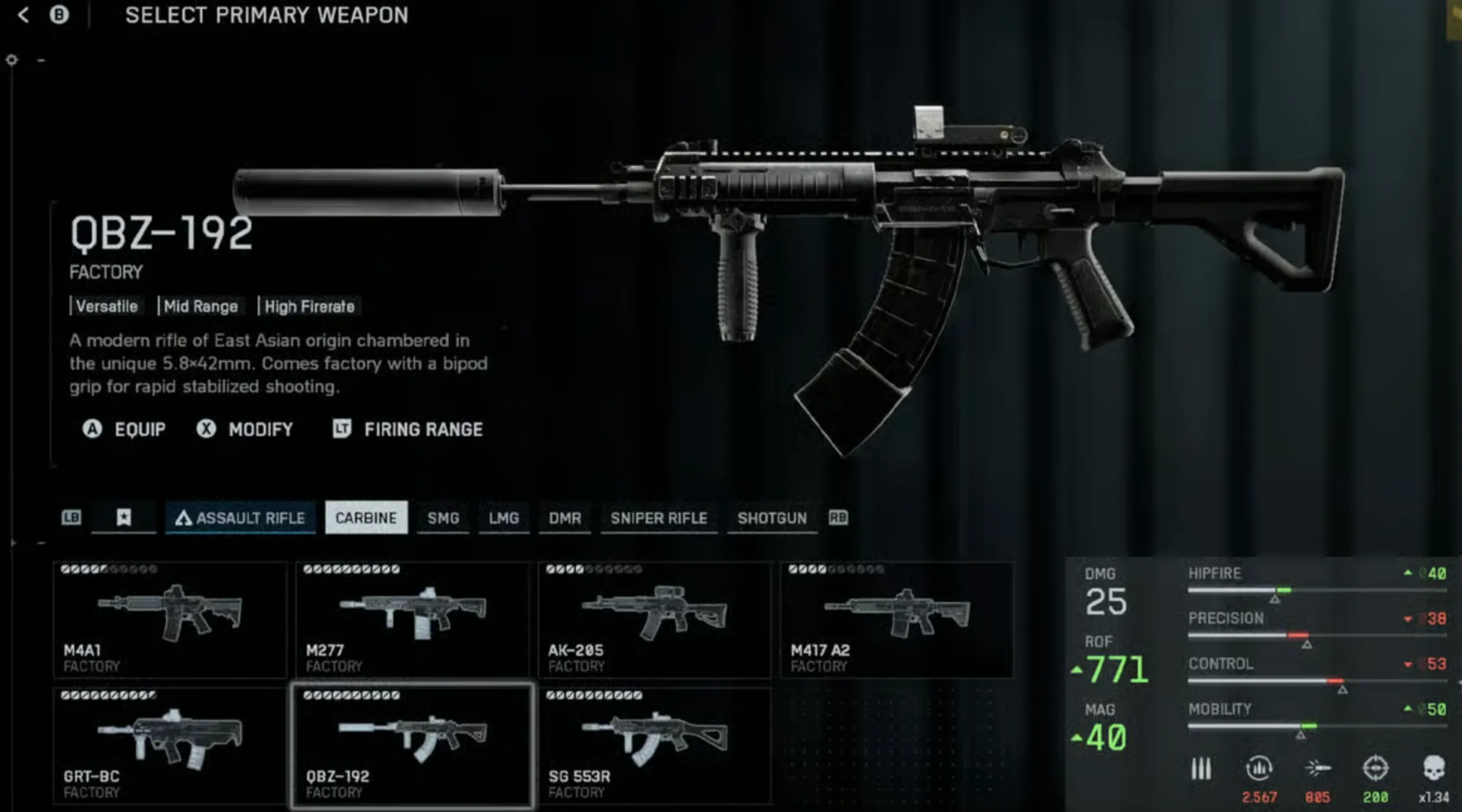
Task: Click the ammo bars stat icon
Action: click(1202, 768)
